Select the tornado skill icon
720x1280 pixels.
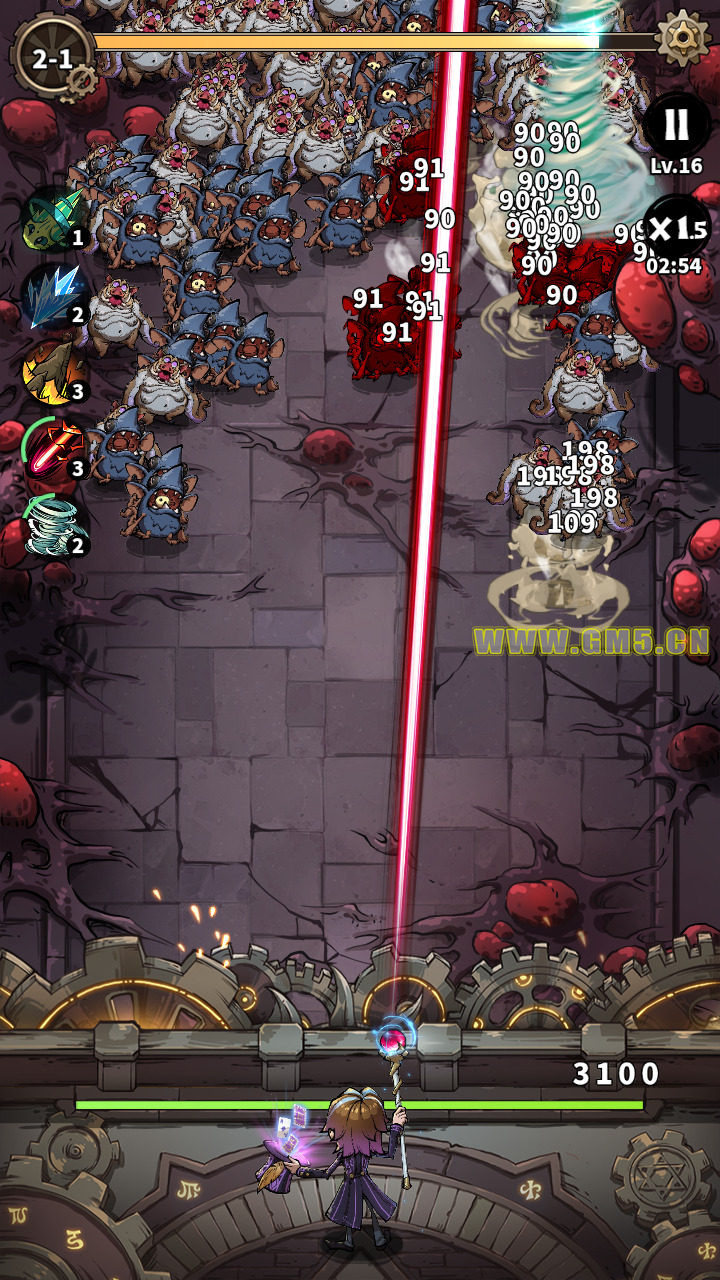[x=53, y=524]
